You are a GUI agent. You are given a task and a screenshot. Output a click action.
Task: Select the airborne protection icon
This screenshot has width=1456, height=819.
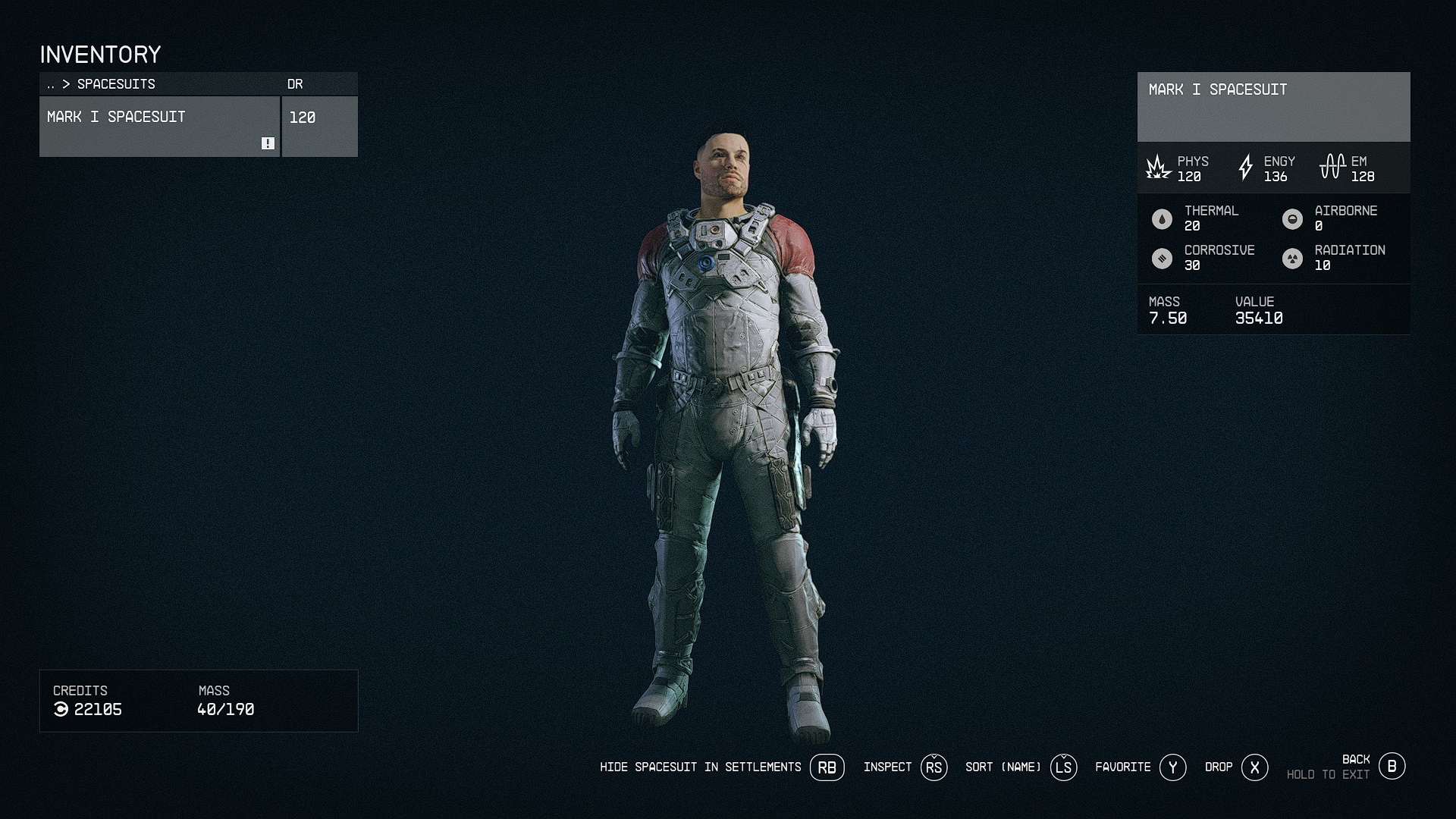pos(1291,218)
